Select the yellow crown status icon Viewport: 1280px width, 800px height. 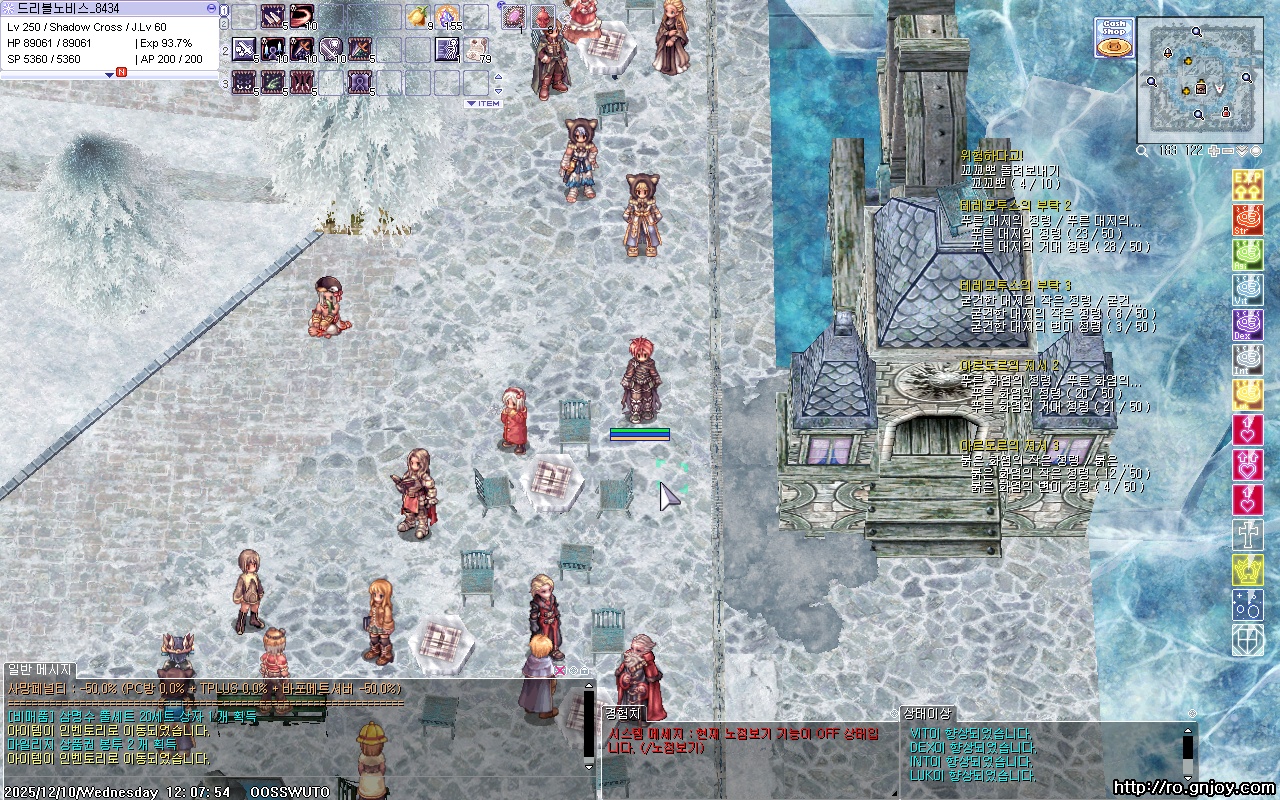point(1247,570)
